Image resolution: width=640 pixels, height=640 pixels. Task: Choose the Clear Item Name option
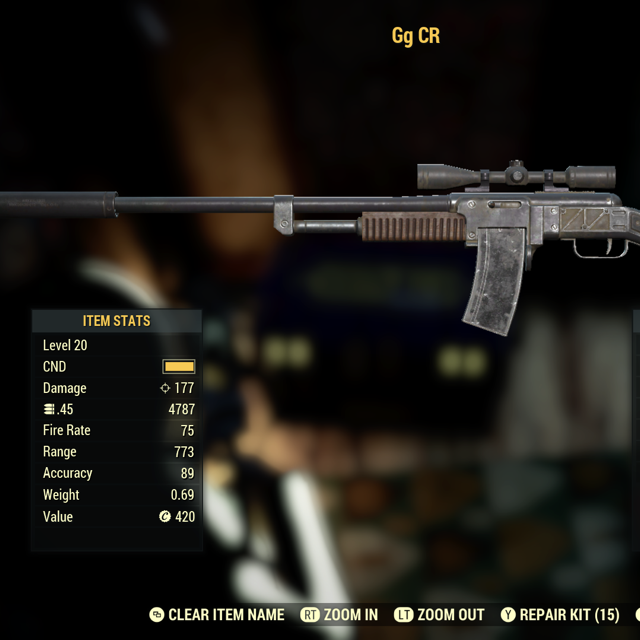point(226,615)
